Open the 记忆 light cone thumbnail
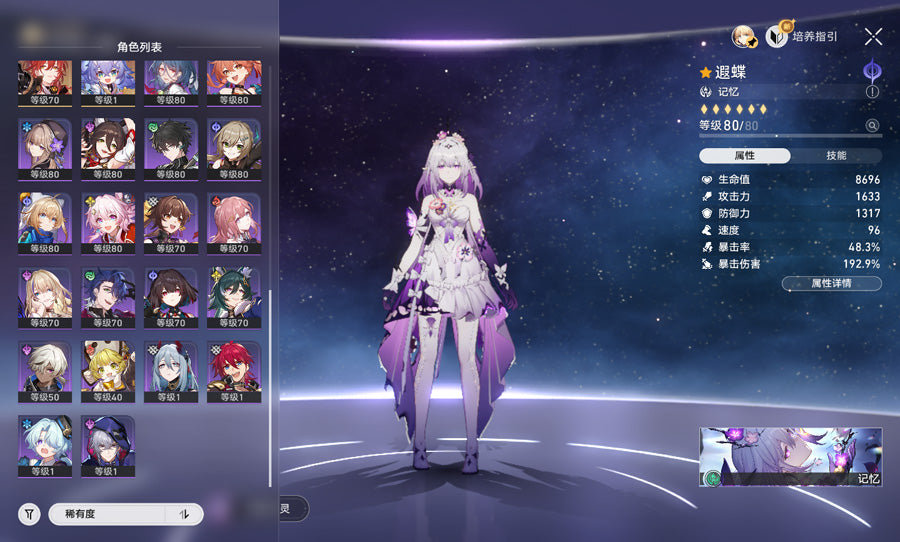The image size is (900, 542). click(x=790, y=457)
